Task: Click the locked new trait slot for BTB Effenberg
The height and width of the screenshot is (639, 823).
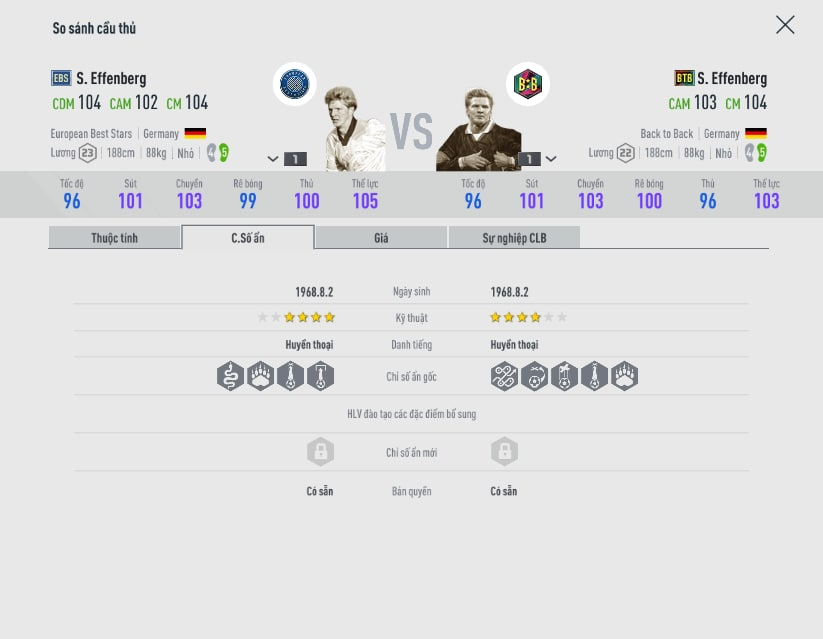Action: coord(504,452)
